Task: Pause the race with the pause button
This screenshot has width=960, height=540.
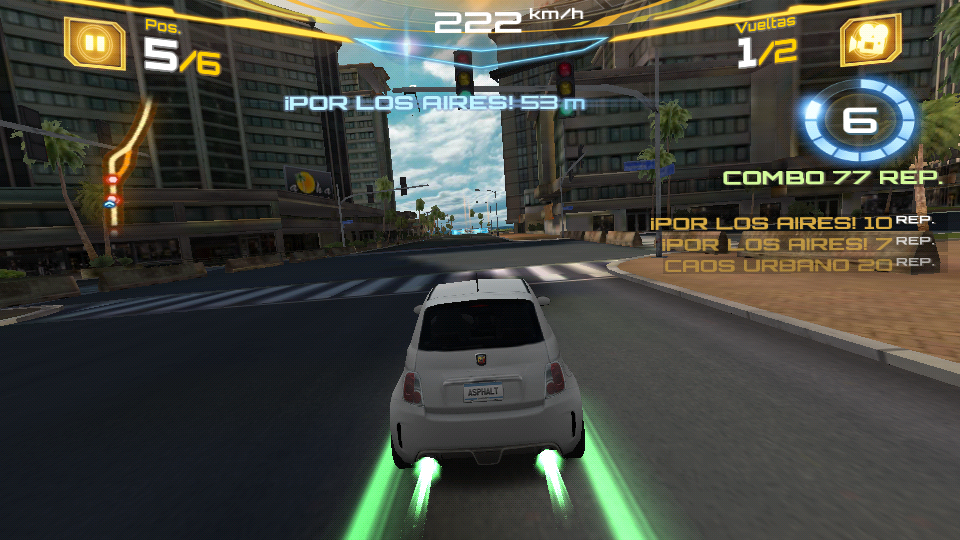Action: (95, 43)
